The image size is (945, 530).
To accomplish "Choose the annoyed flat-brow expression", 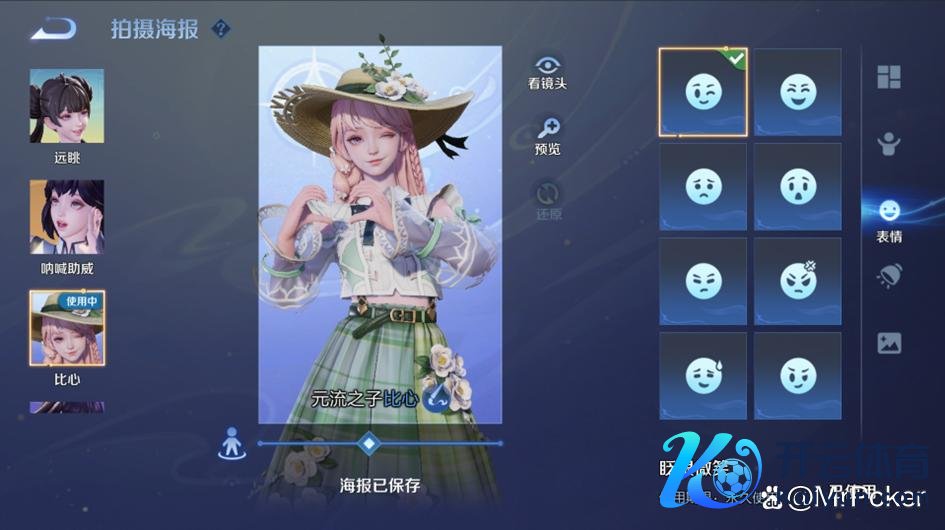I will 703,281.
